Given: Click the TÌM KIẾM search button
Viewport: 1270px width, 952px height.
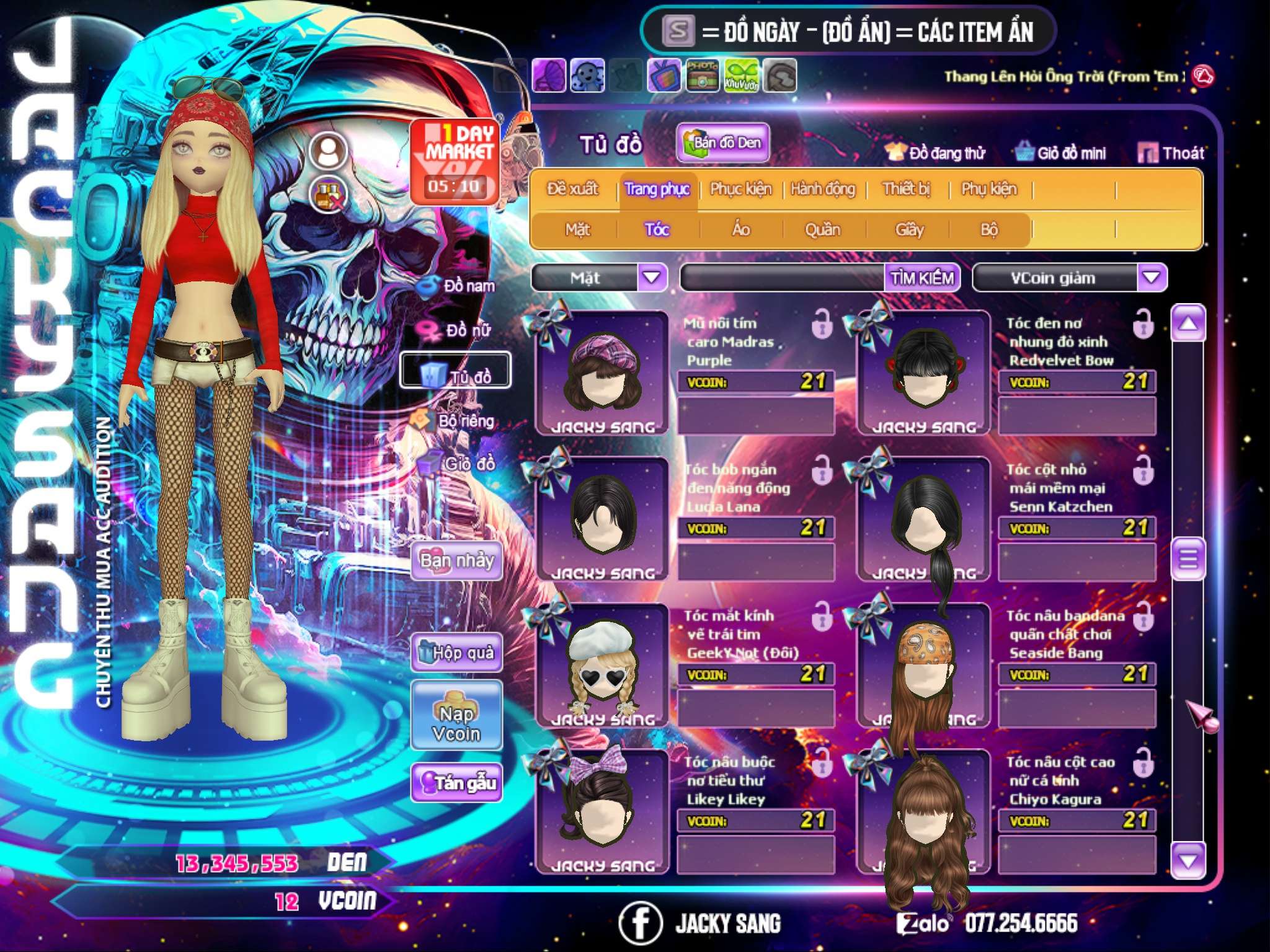Looking at the screenshot, I should click(921, 278).
